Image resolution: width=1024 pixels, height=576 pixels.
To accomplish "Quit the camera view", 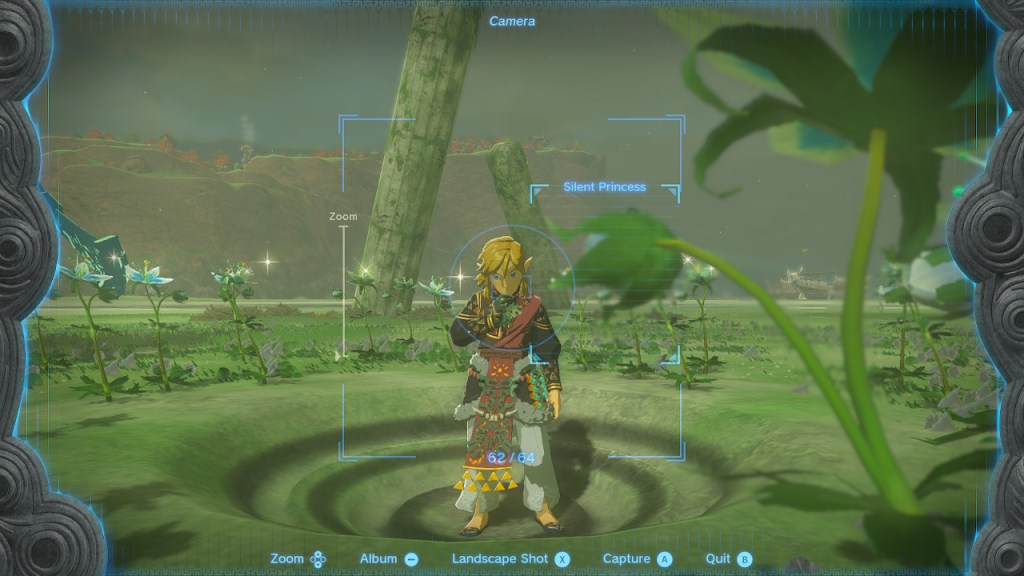I will (727, 559).
